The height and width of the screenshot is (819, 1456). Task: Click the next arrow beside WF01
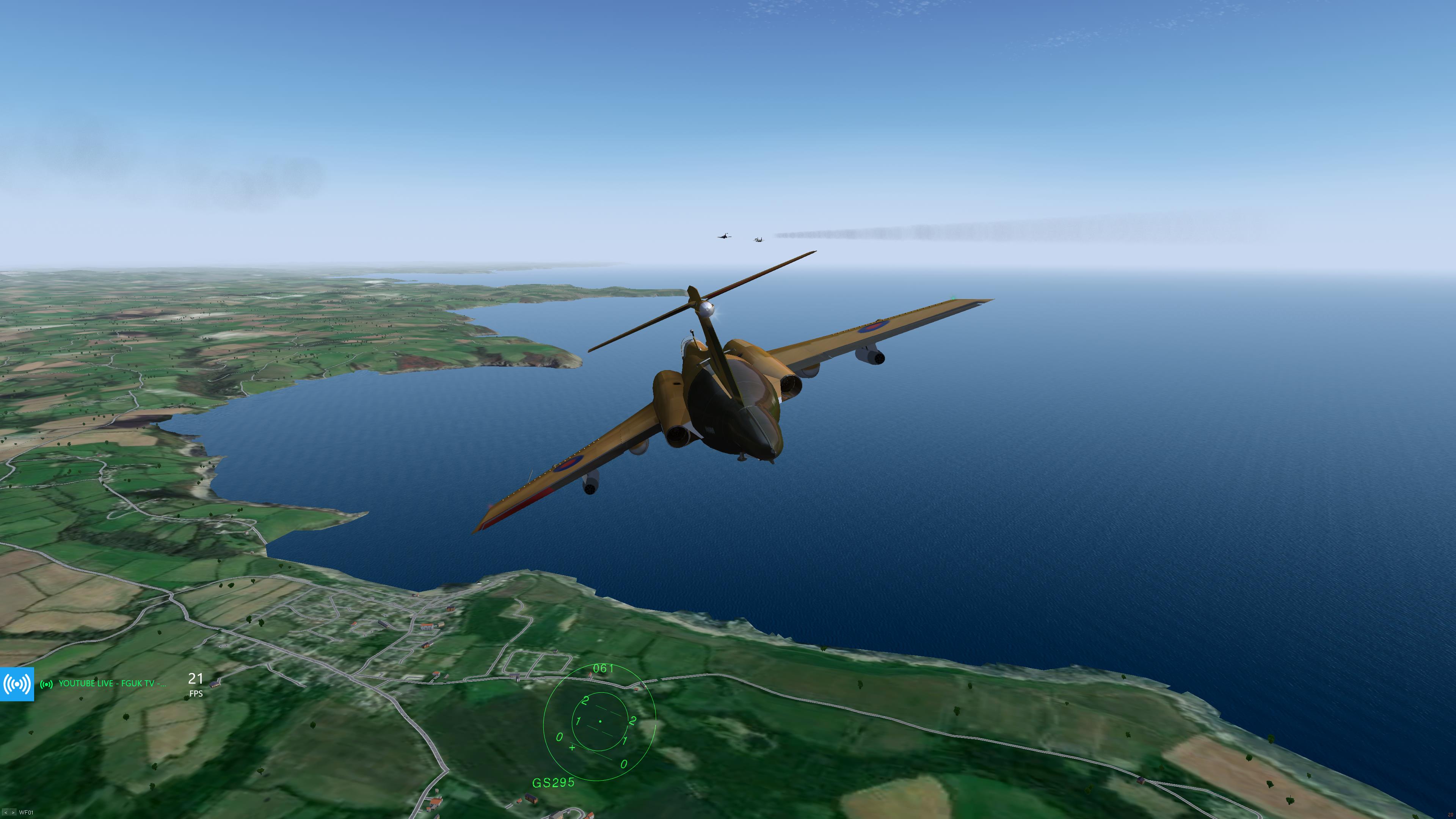(x=13, y=813)
